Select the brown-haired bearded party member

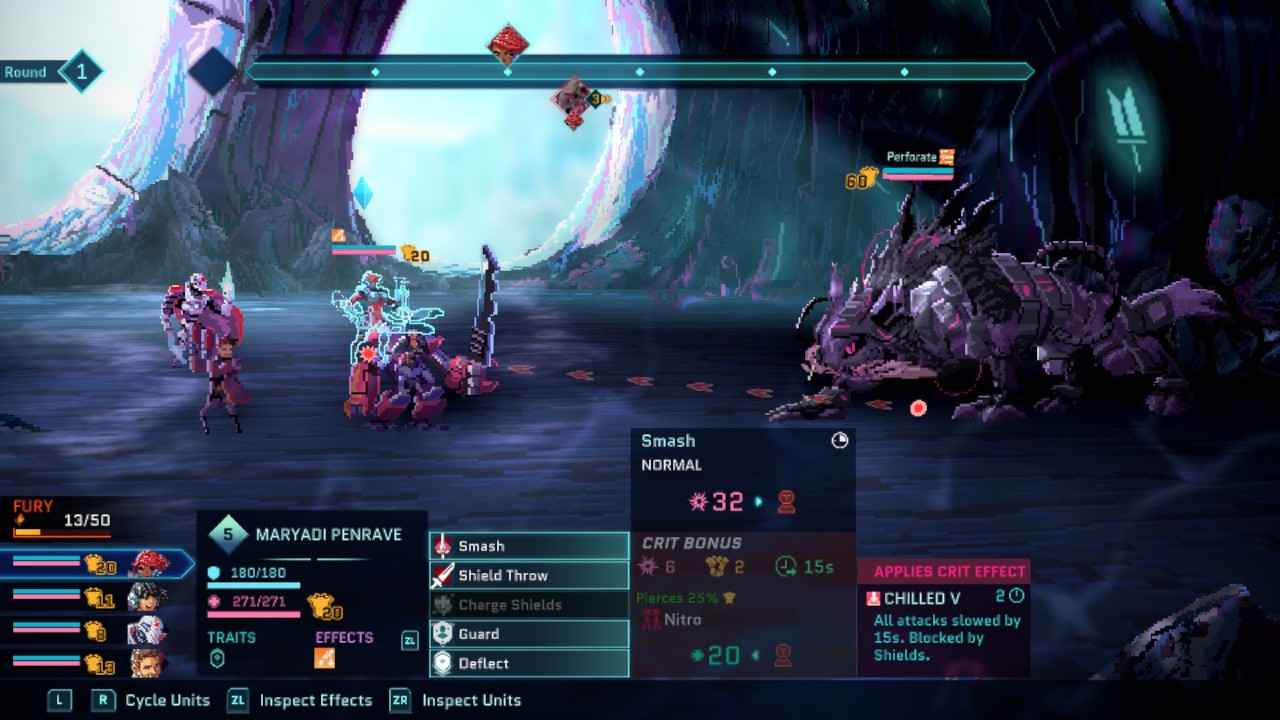point(147,662)
